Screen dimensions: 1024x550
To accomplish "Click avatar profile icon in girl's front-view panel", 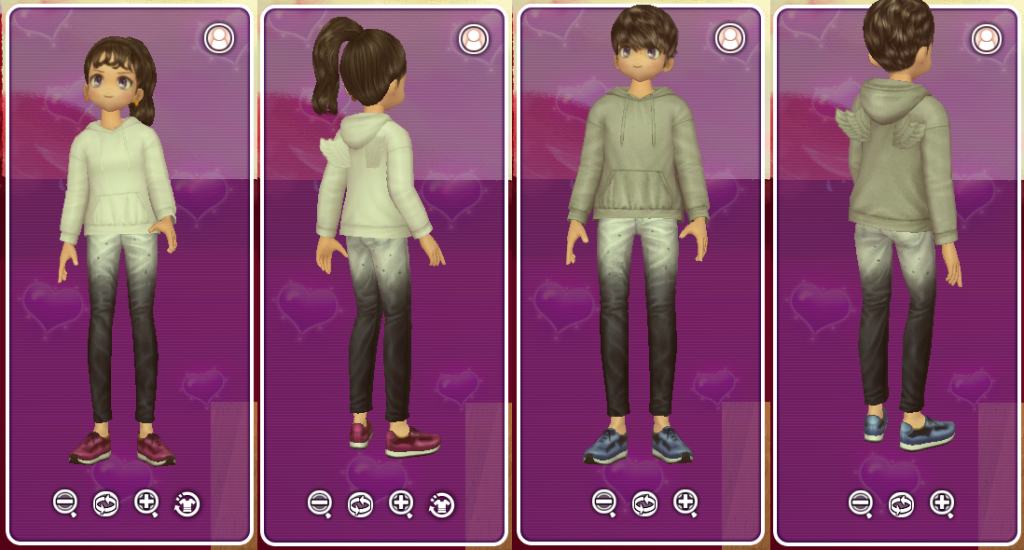I will (x=218, y=39).
